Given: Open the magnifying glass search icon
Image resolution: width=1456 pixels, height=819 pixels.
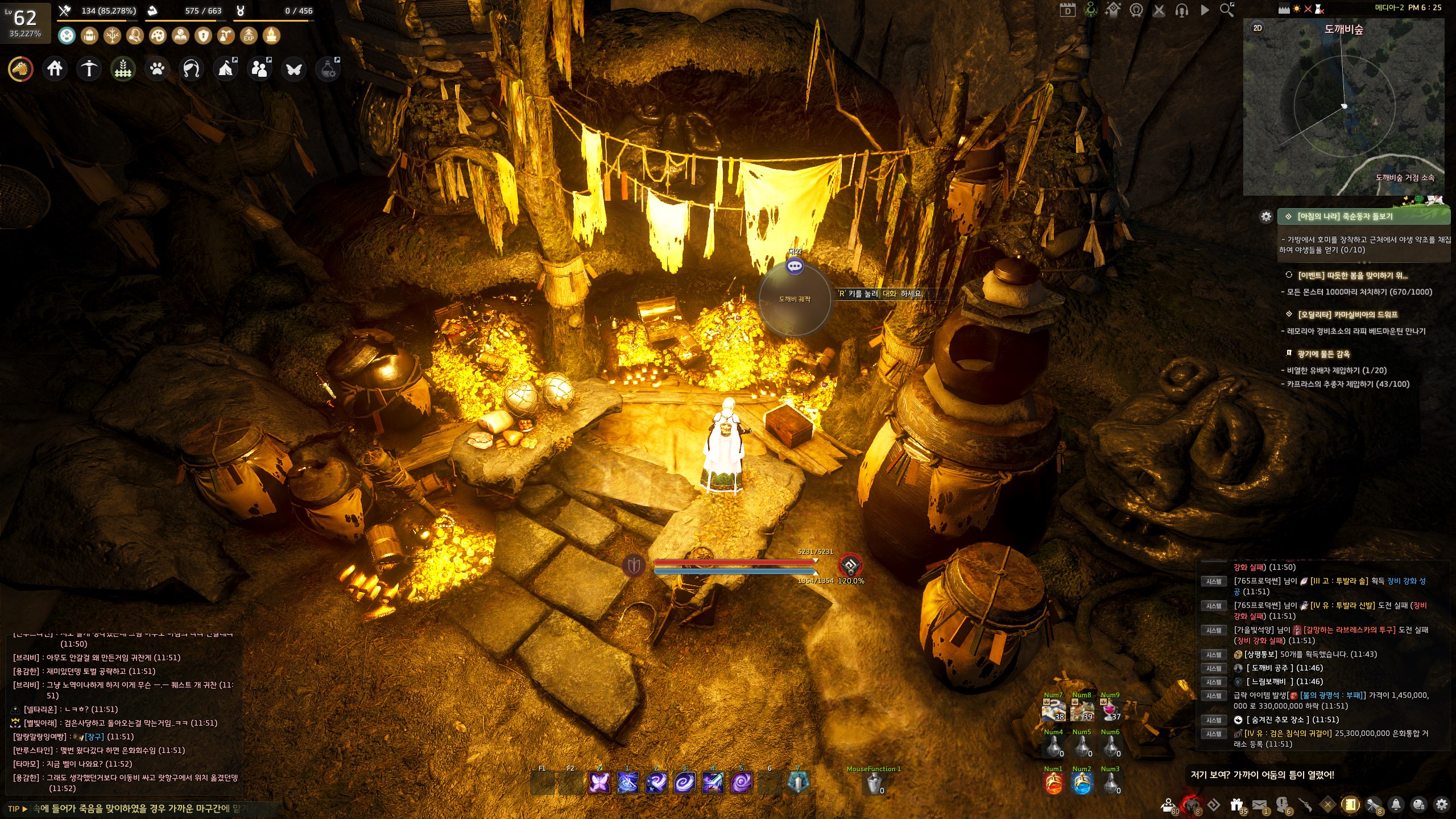Looking at the screenshot, I should point(1227,10).
